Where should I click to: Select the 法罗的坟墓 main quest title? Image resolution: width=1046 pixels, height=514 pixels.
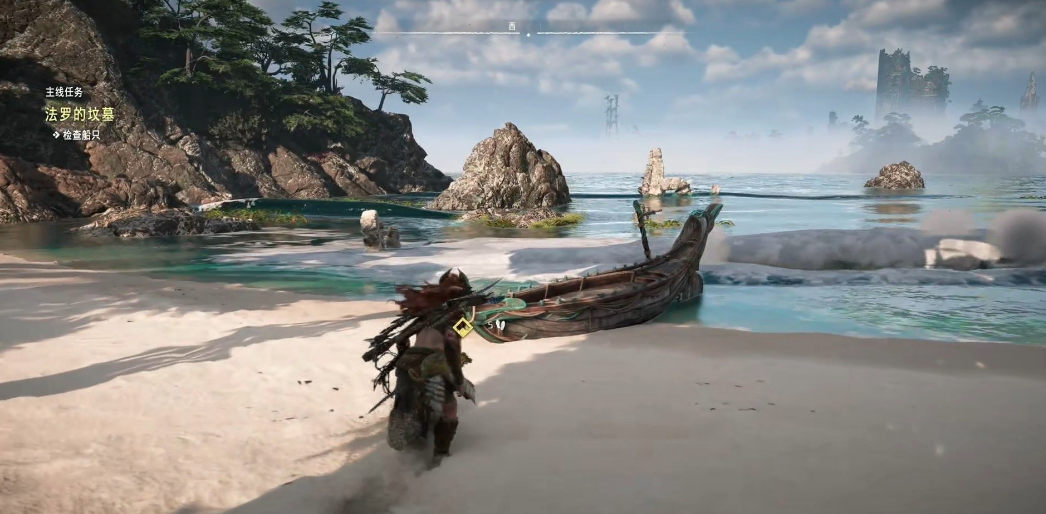coord(80,114)
